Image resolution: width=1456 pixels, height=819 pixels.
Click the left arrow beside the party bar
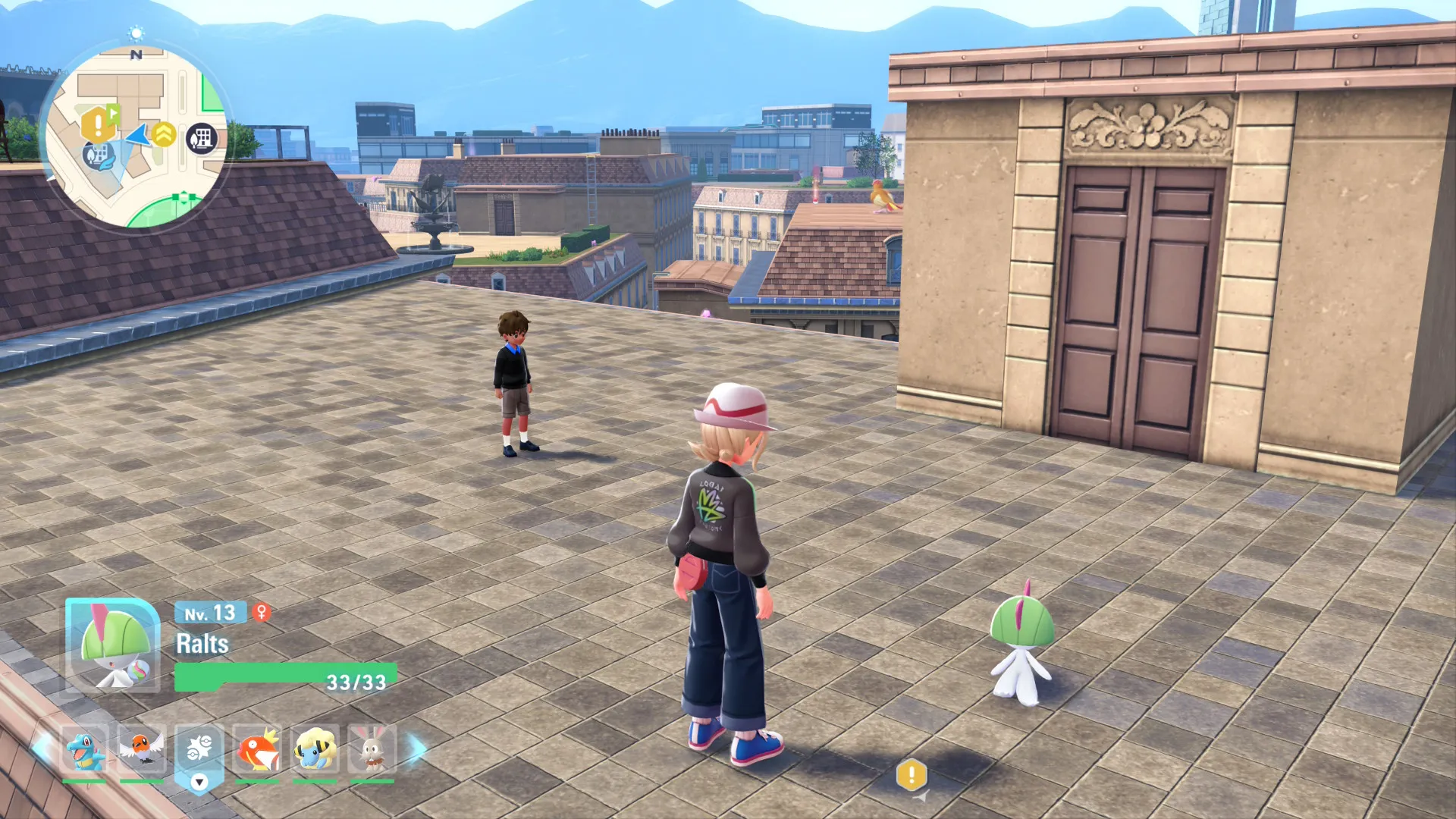[42, 749]
